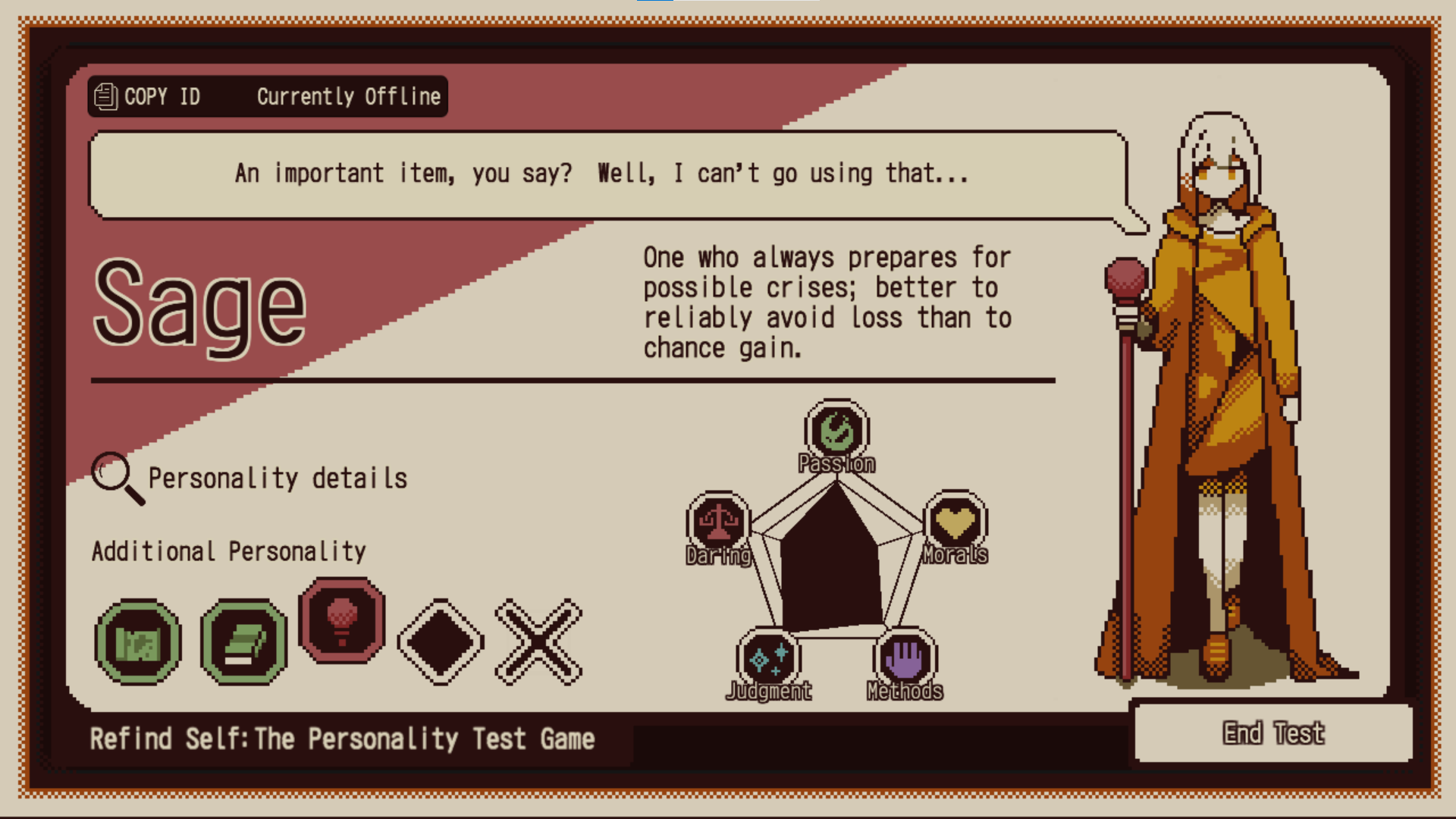
Task: Click the dark diamond personality badge
Action: 441,642
